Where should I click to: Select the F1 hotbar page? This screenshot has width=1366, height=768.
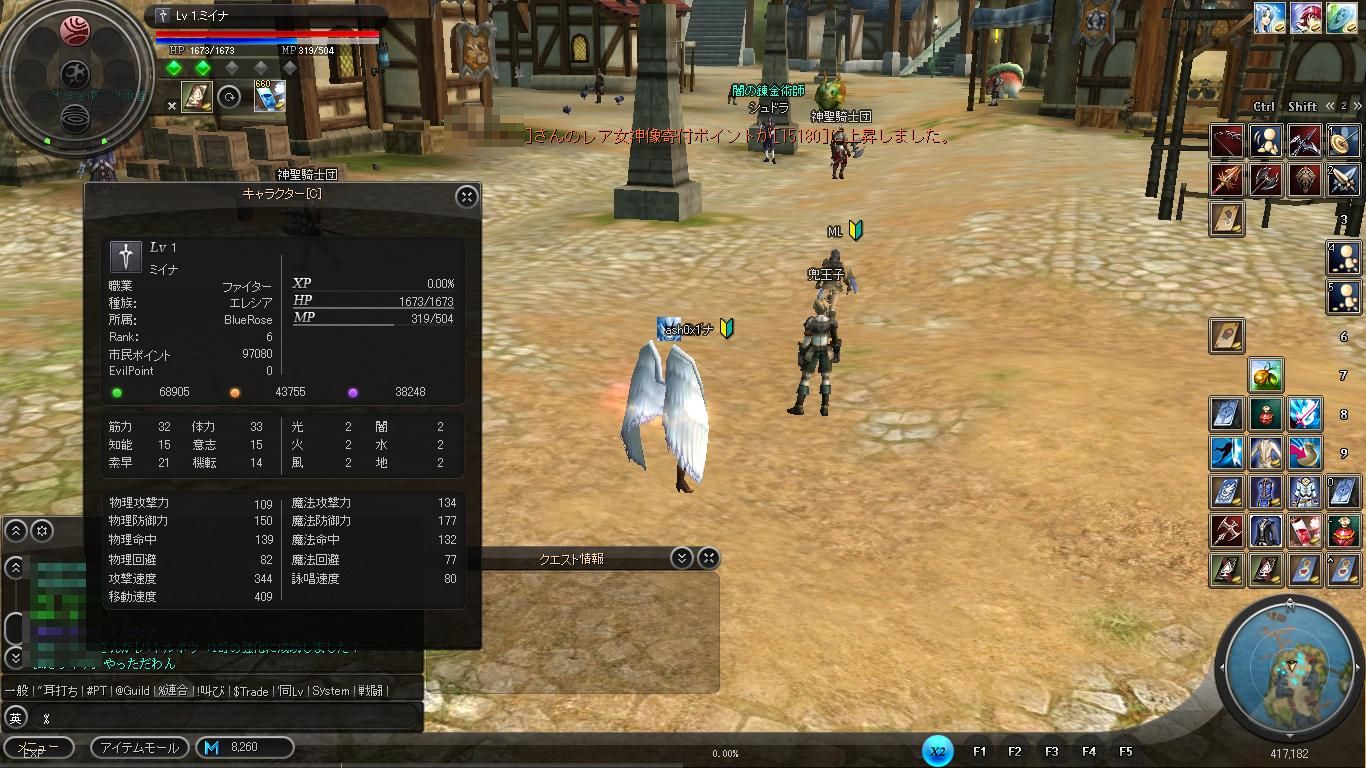[979, 751]
